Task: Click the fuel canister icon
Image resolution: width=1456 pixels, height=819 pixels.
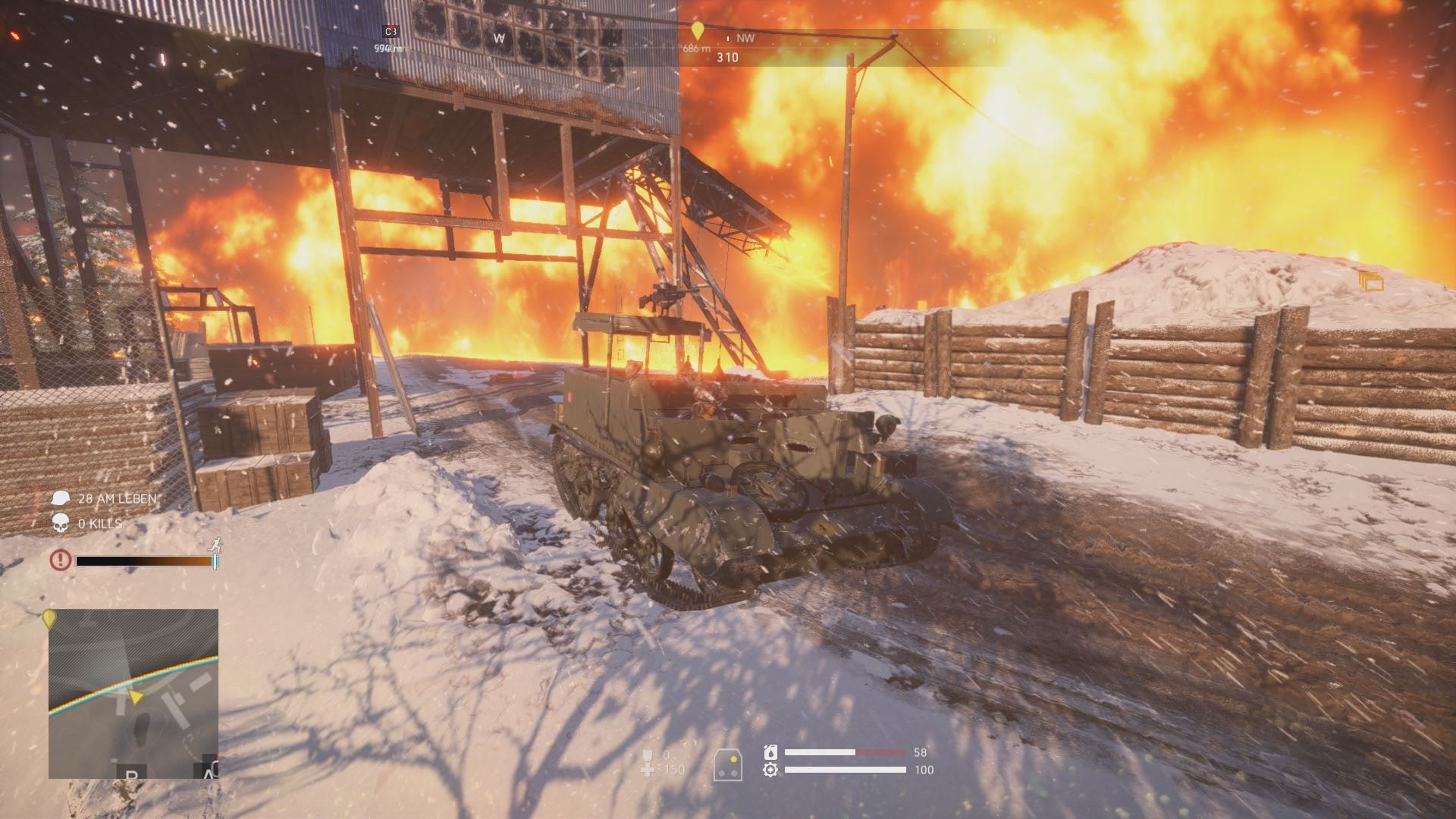Action: 770,752
